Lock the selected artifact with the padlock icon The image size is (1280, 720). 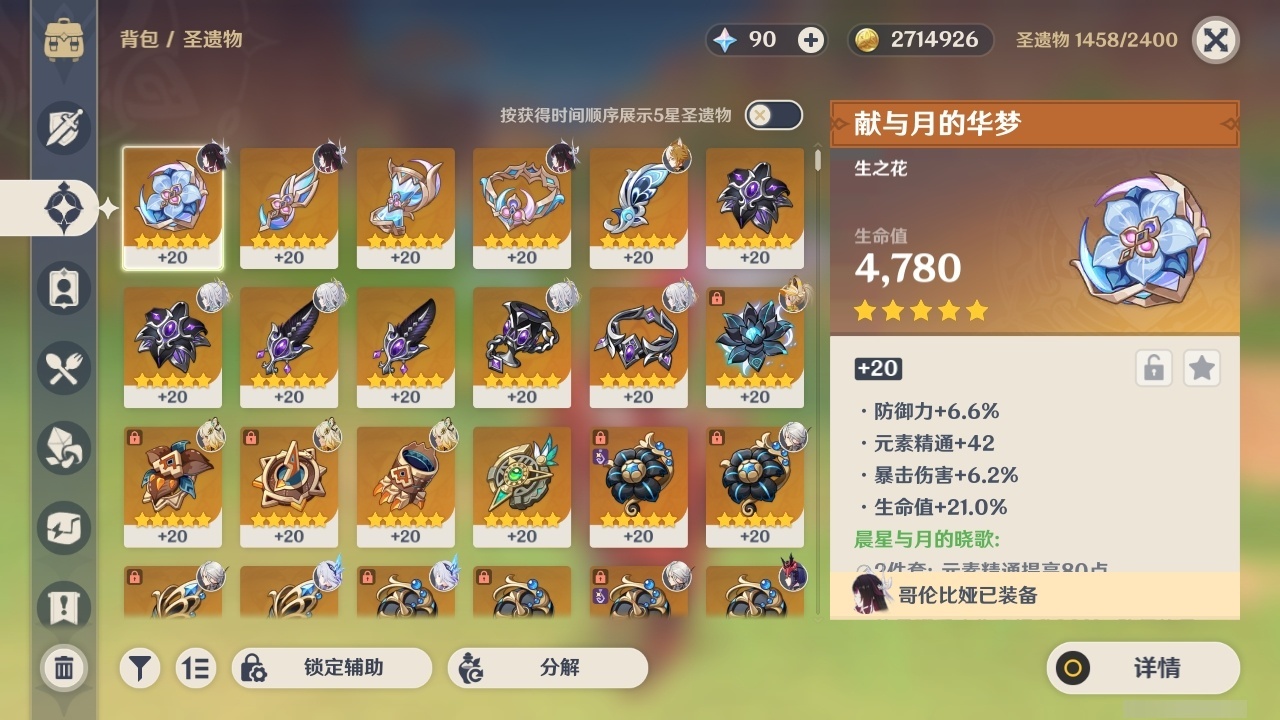[x=1152, y=368]
